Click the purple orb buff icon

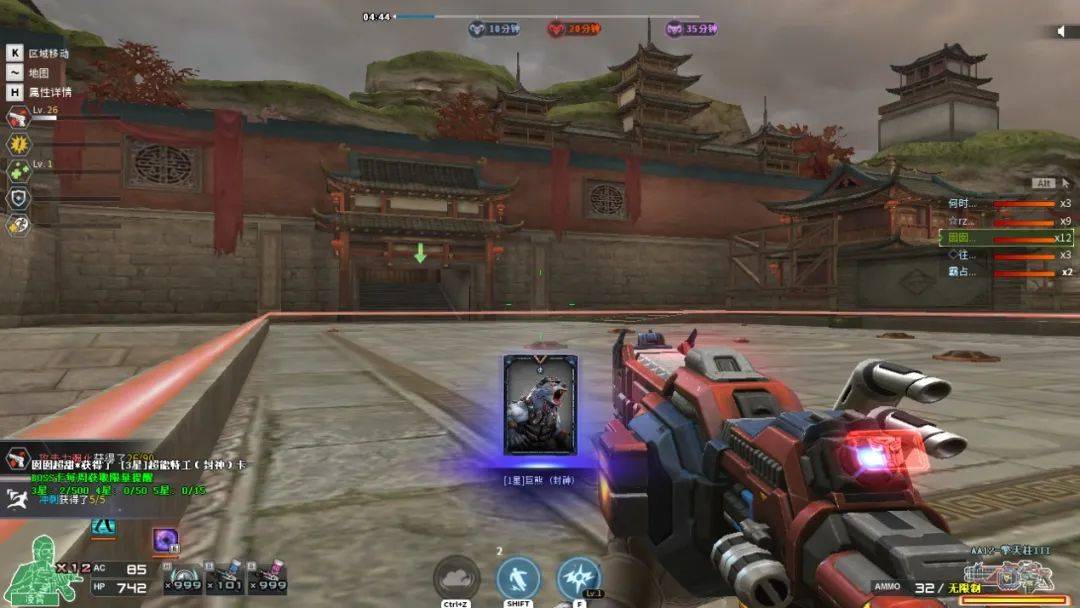(165, 541)
